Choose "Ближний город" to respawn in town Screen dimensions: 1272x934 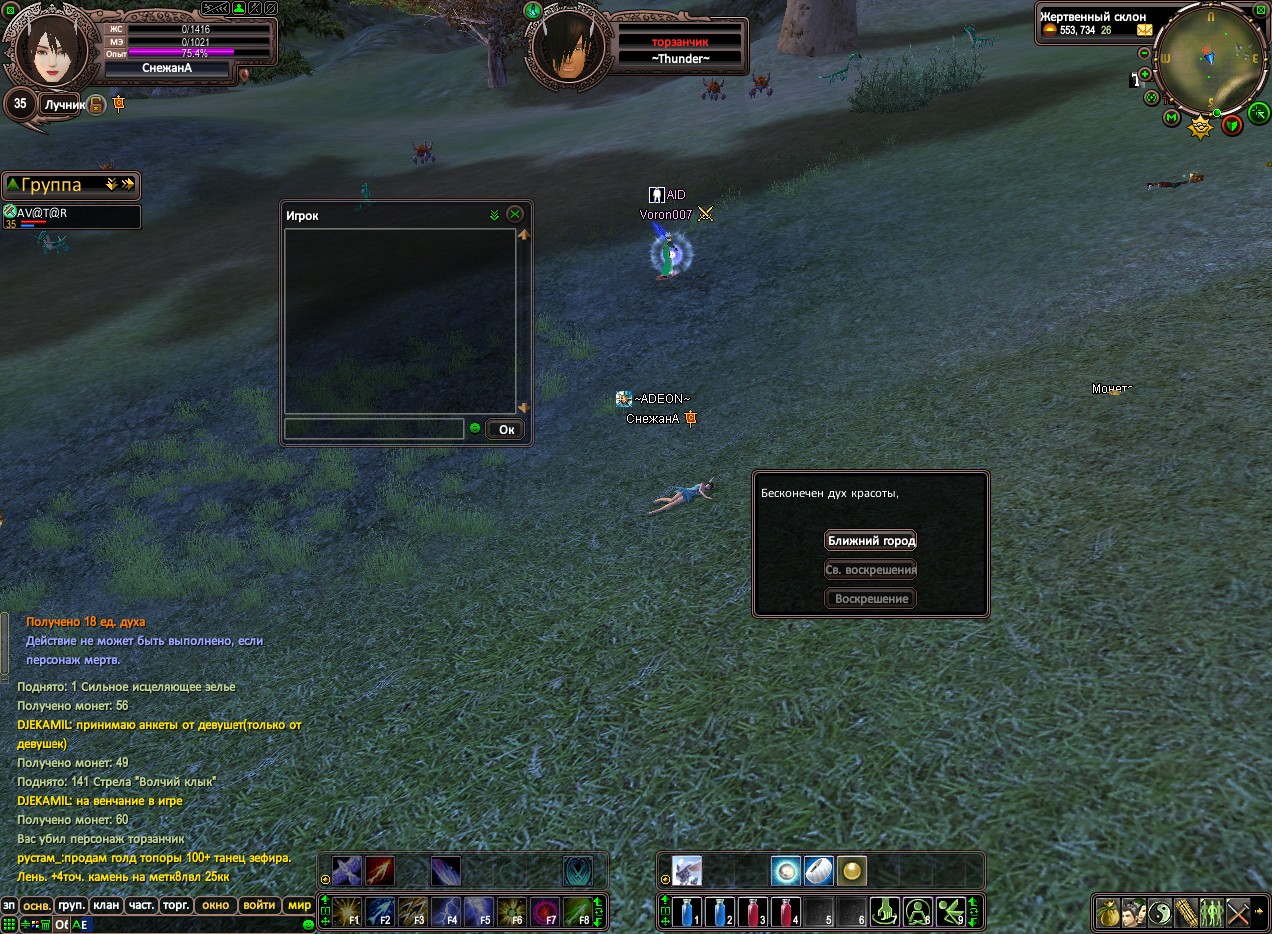coord(871,541)
